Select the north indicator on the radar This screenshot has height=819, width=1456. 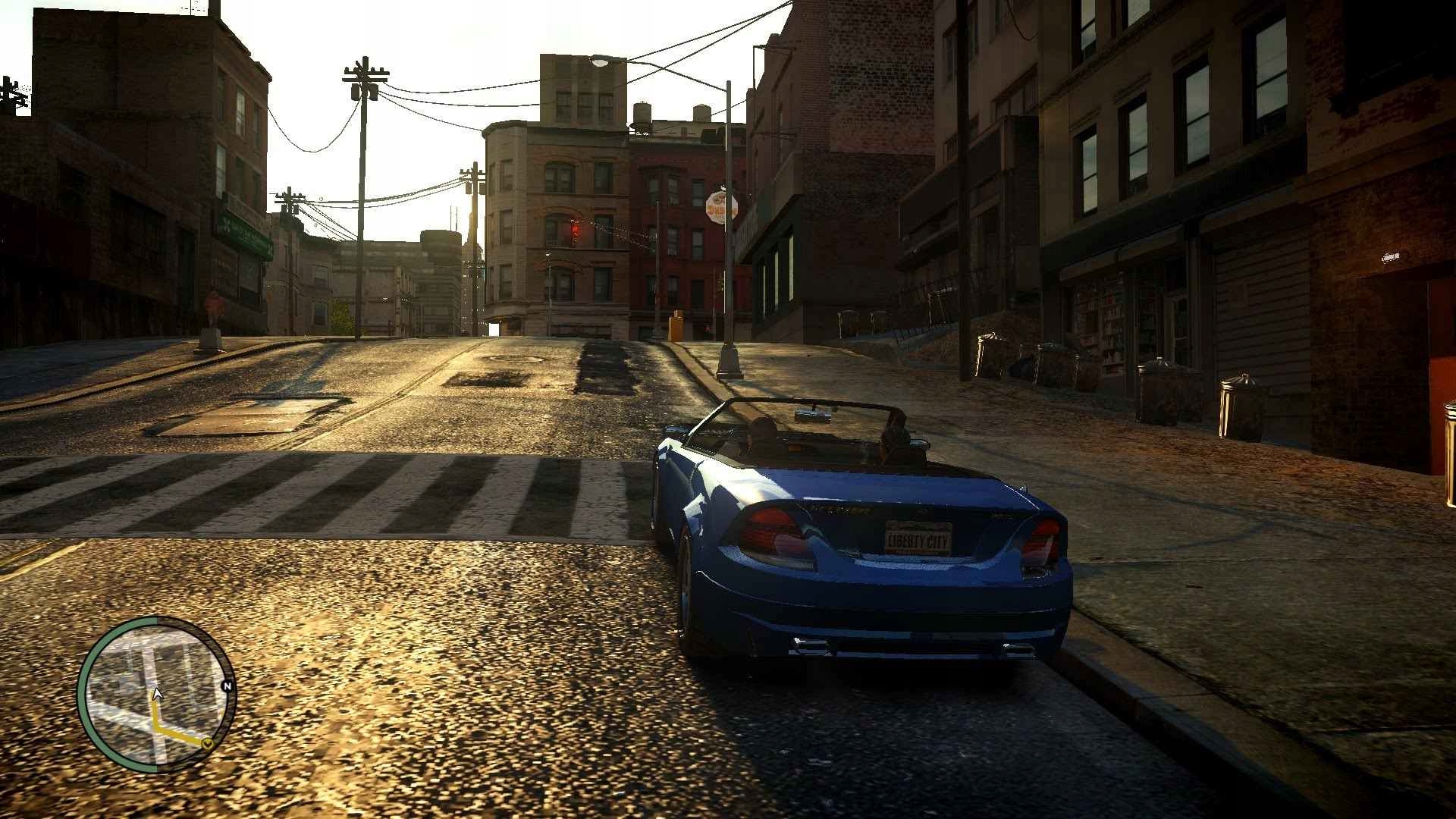point(228,686)
